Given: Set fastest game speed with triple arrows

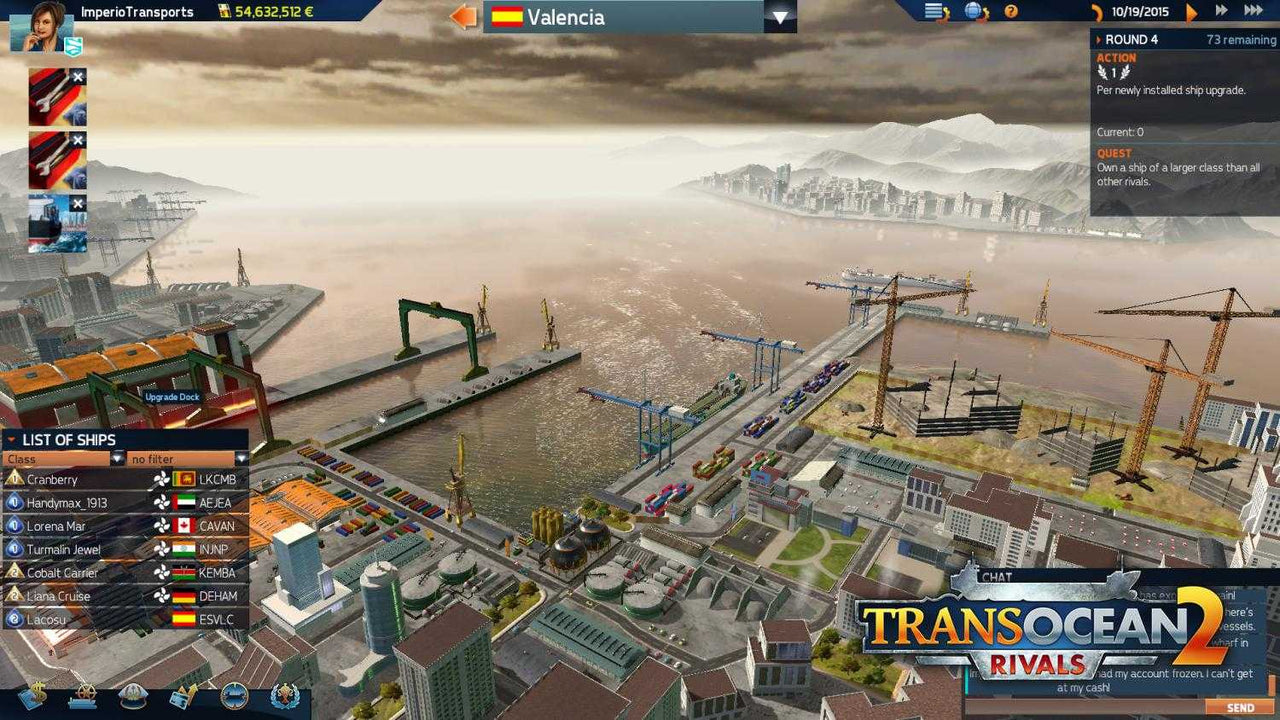Looking at the screenshot, I should pos(1253,11).
